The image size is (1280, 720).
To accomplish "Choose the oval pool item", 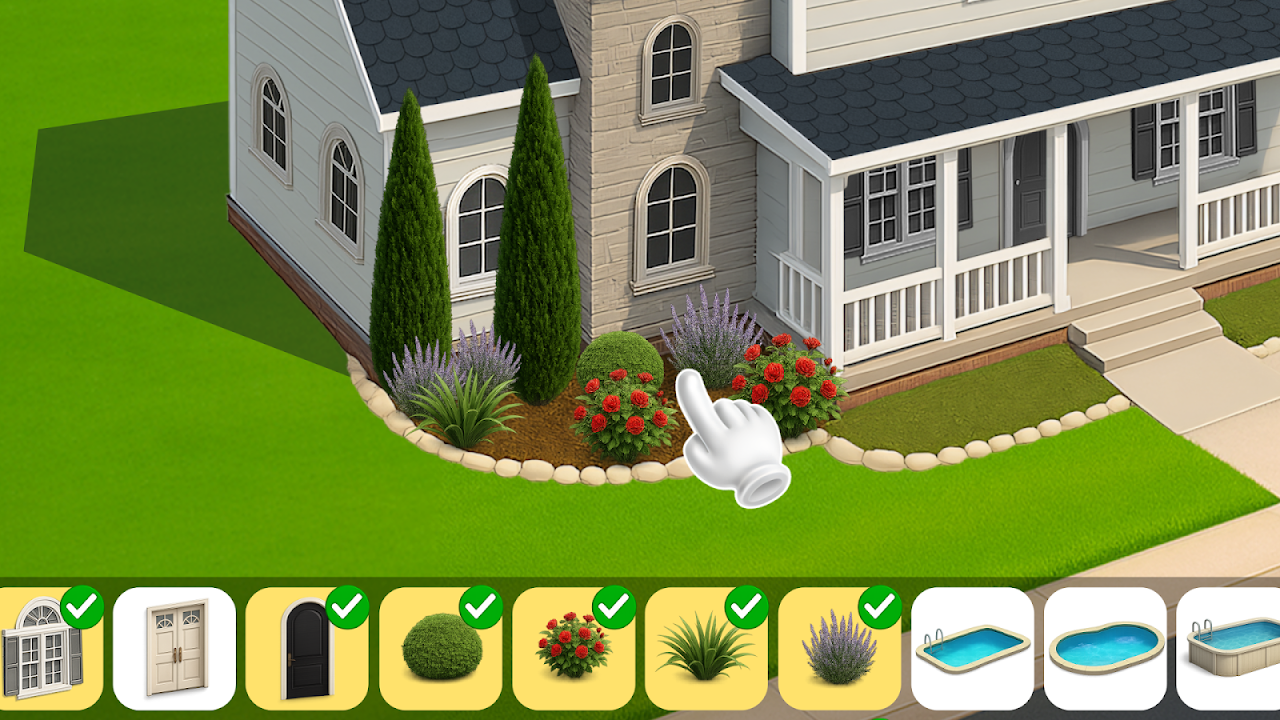I will (x=1105, y=648).
